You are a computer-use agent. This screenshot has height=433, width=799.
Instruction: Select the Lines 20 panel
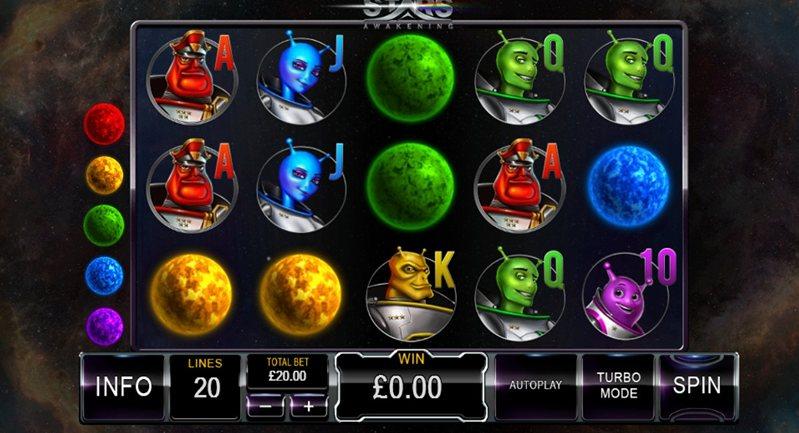tap(205, 386)
